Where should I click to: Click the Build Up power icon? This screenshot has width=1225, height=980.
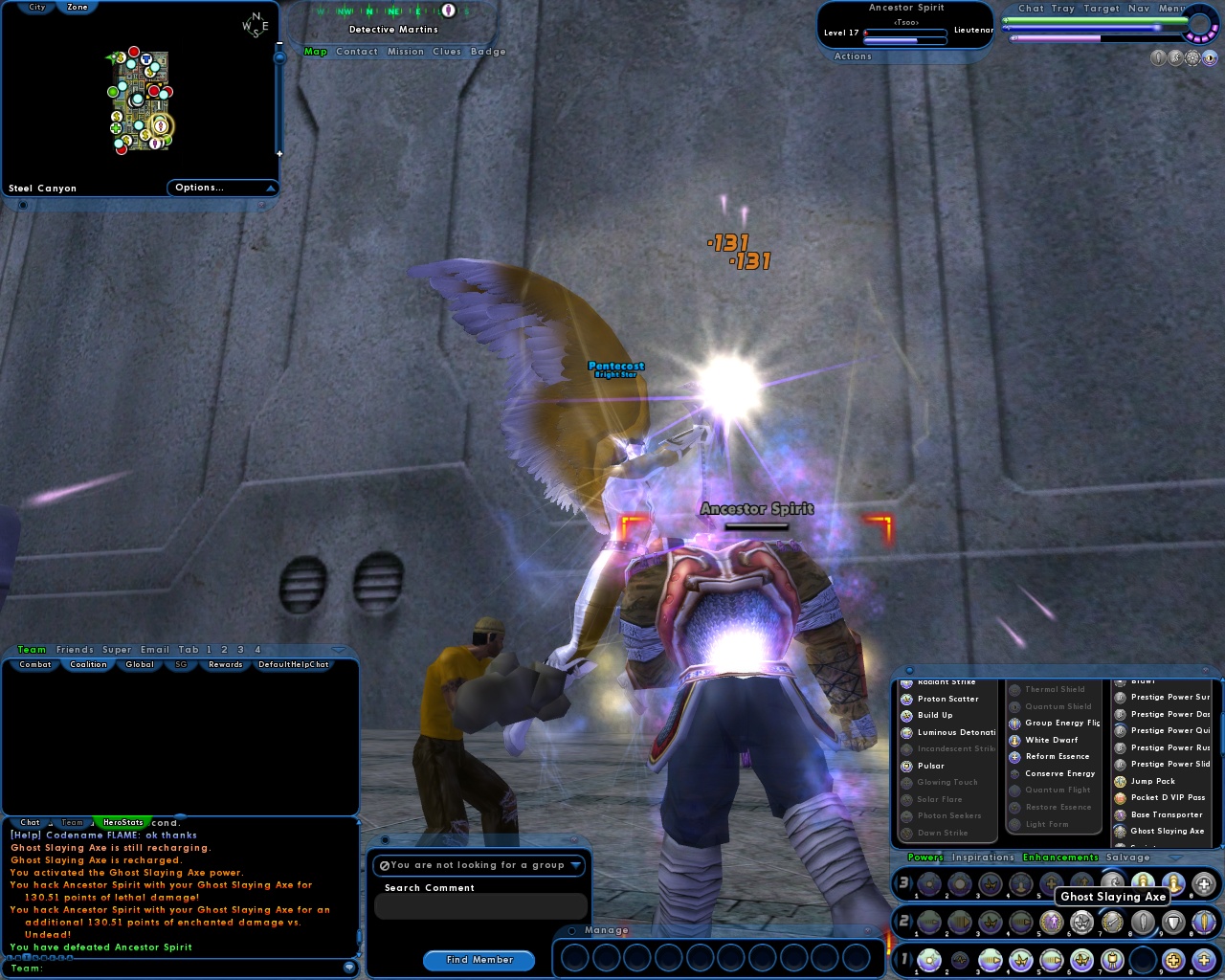905,715
